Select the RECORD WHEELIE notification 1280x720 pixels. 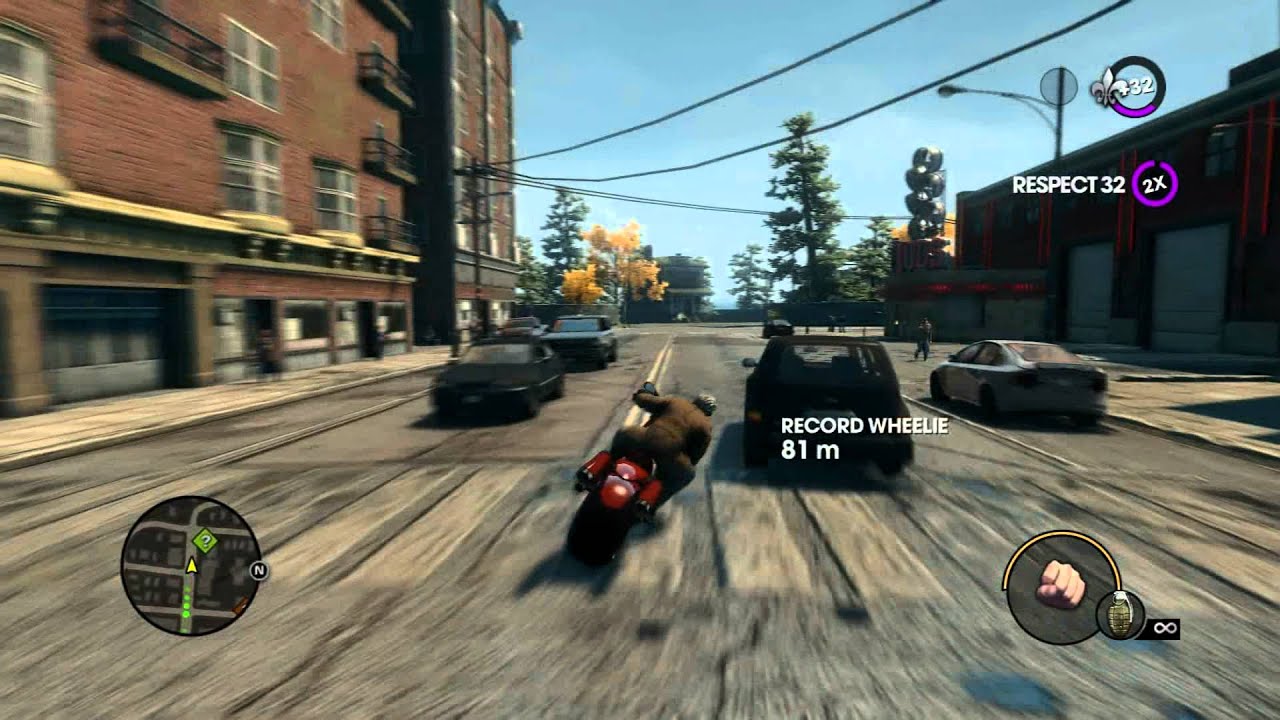click(864, 425)
